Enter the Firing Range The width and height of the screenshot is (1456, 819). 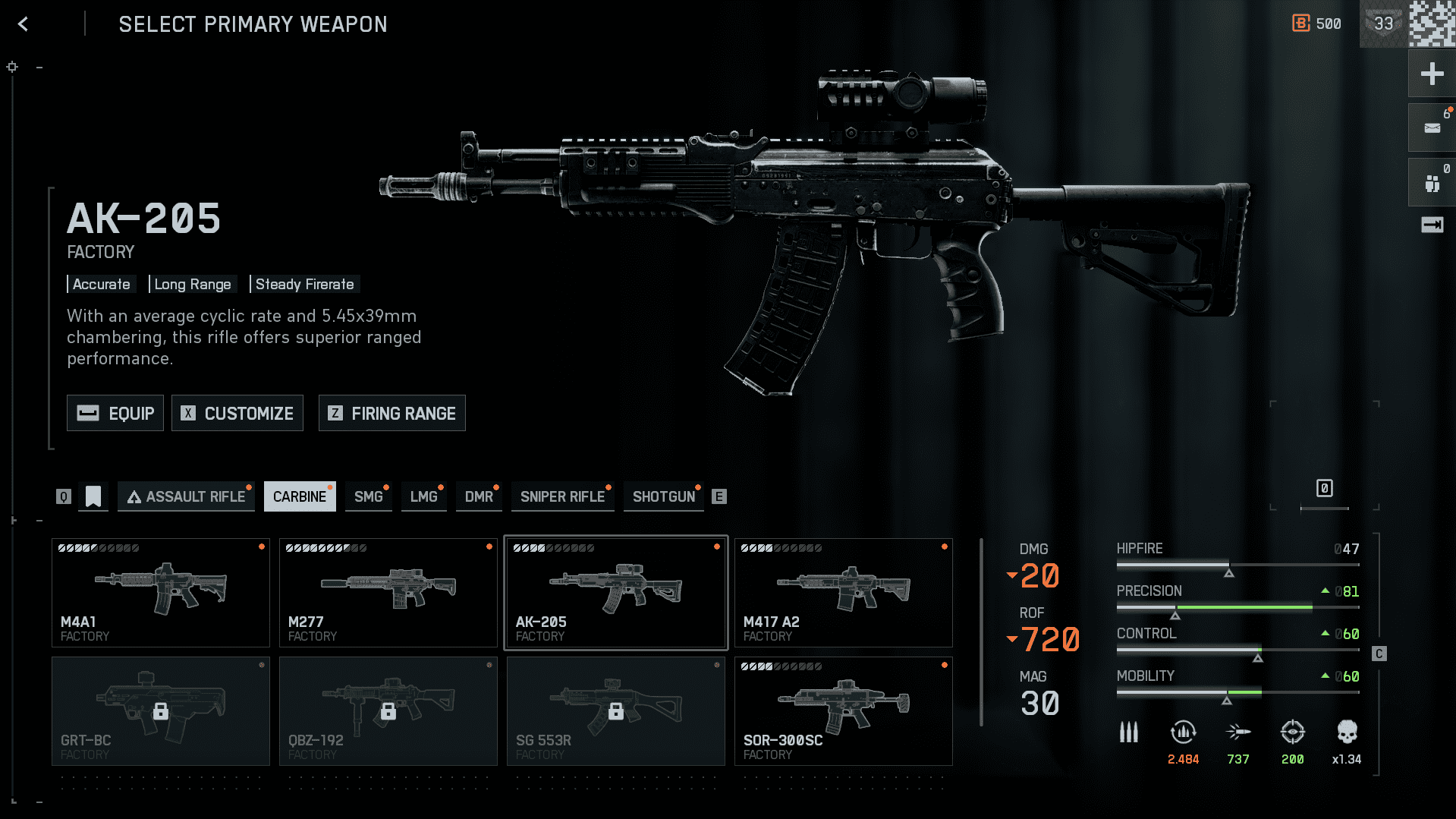pyautogui.click(x=392, y=413)
